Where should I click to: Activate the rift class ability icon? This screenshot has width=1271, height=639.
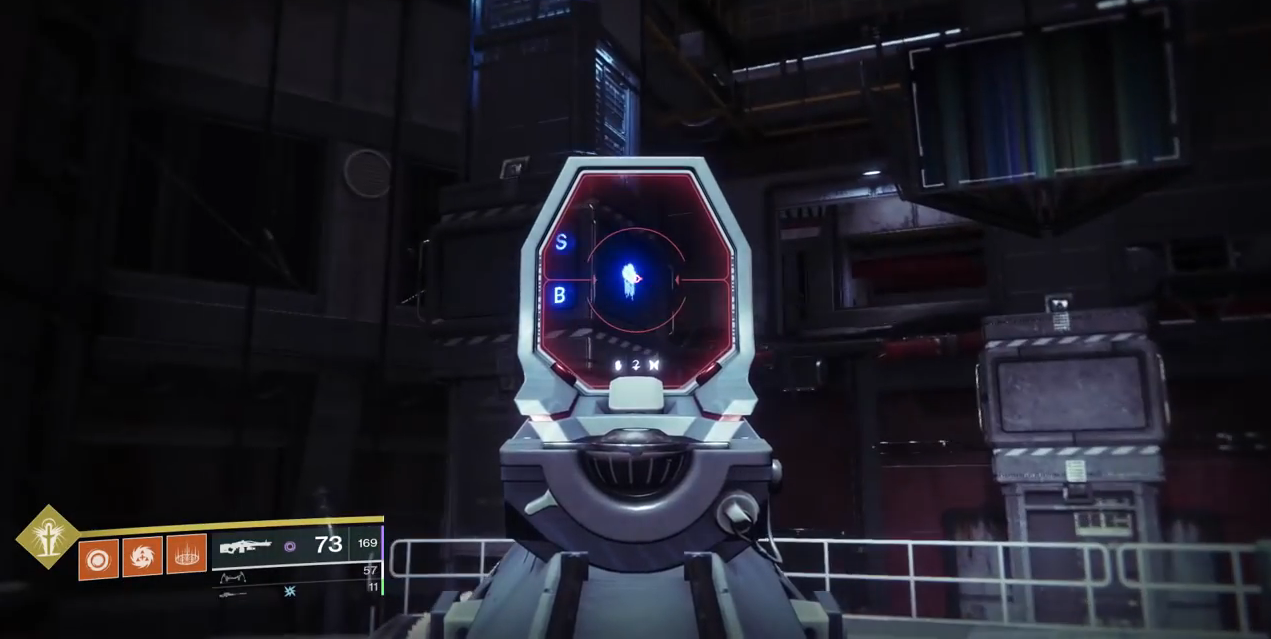tap(186, 554)
